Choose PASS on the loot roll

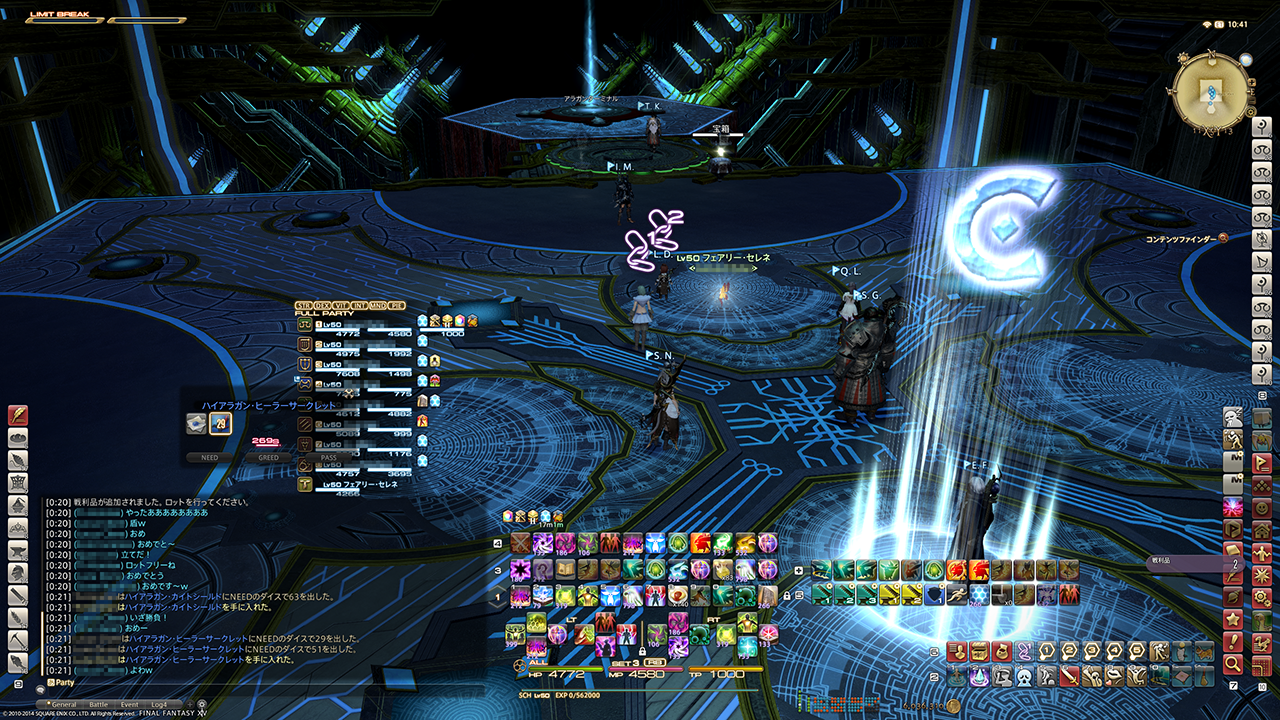click(328, 458)
